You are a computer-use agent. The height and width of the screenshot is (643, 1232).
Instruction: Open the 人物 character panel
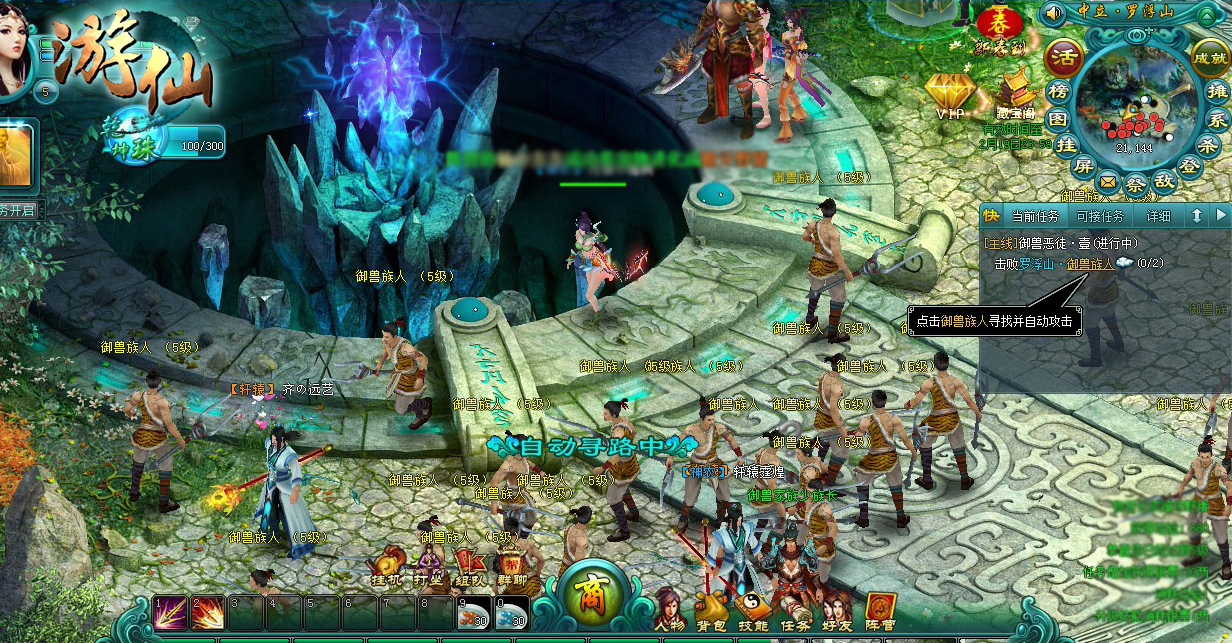668,608
